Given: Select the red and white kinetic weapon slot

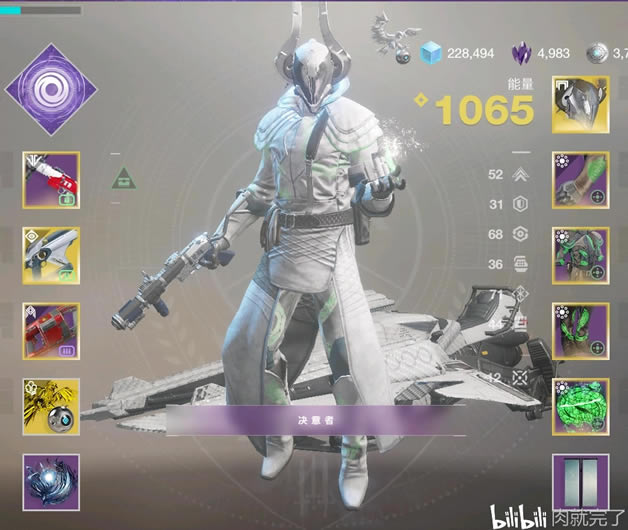Looking at the screenshot, I should (51, 180).
